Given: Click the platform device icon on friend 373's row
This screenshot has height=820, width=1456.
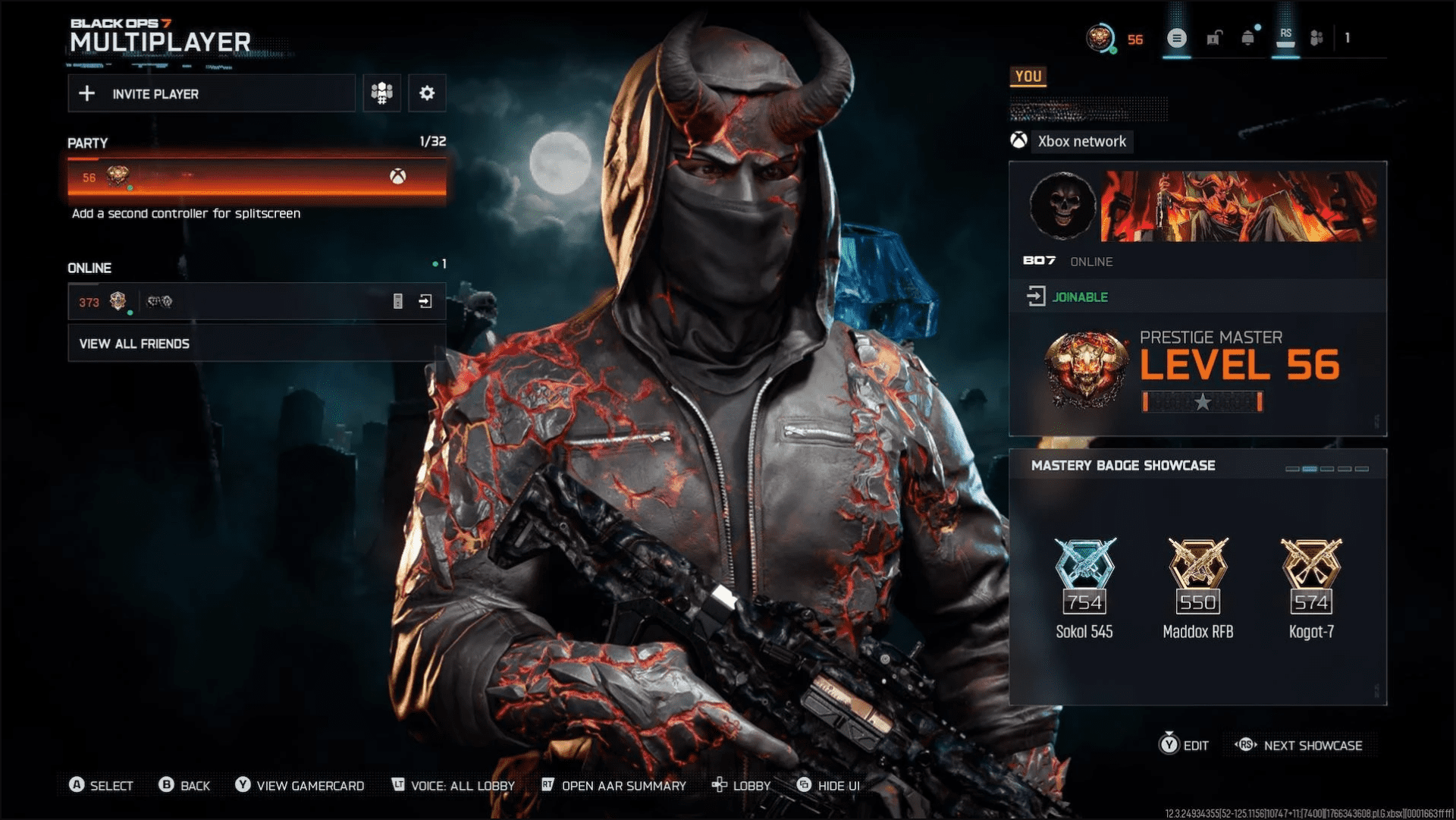Looking at the screenshot, I should 397,301.
